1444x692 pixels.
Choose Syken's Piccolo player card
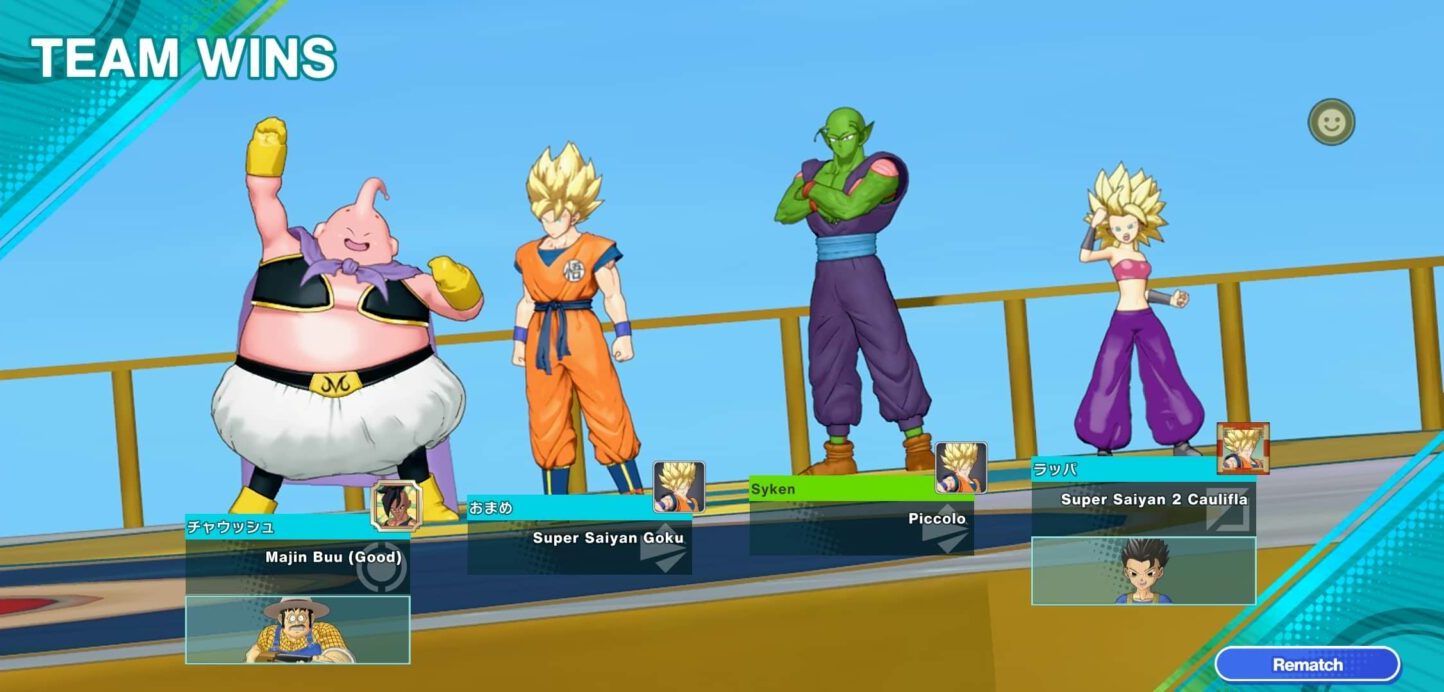861,519
